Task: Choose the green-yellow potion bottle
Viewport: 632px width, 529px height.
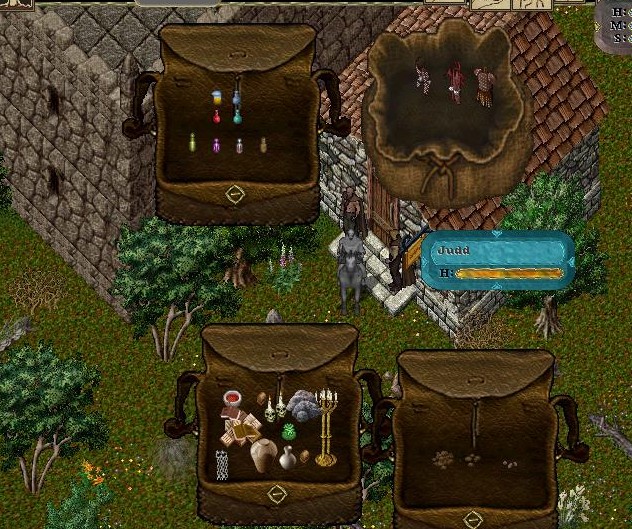Action: click(193, 145)
